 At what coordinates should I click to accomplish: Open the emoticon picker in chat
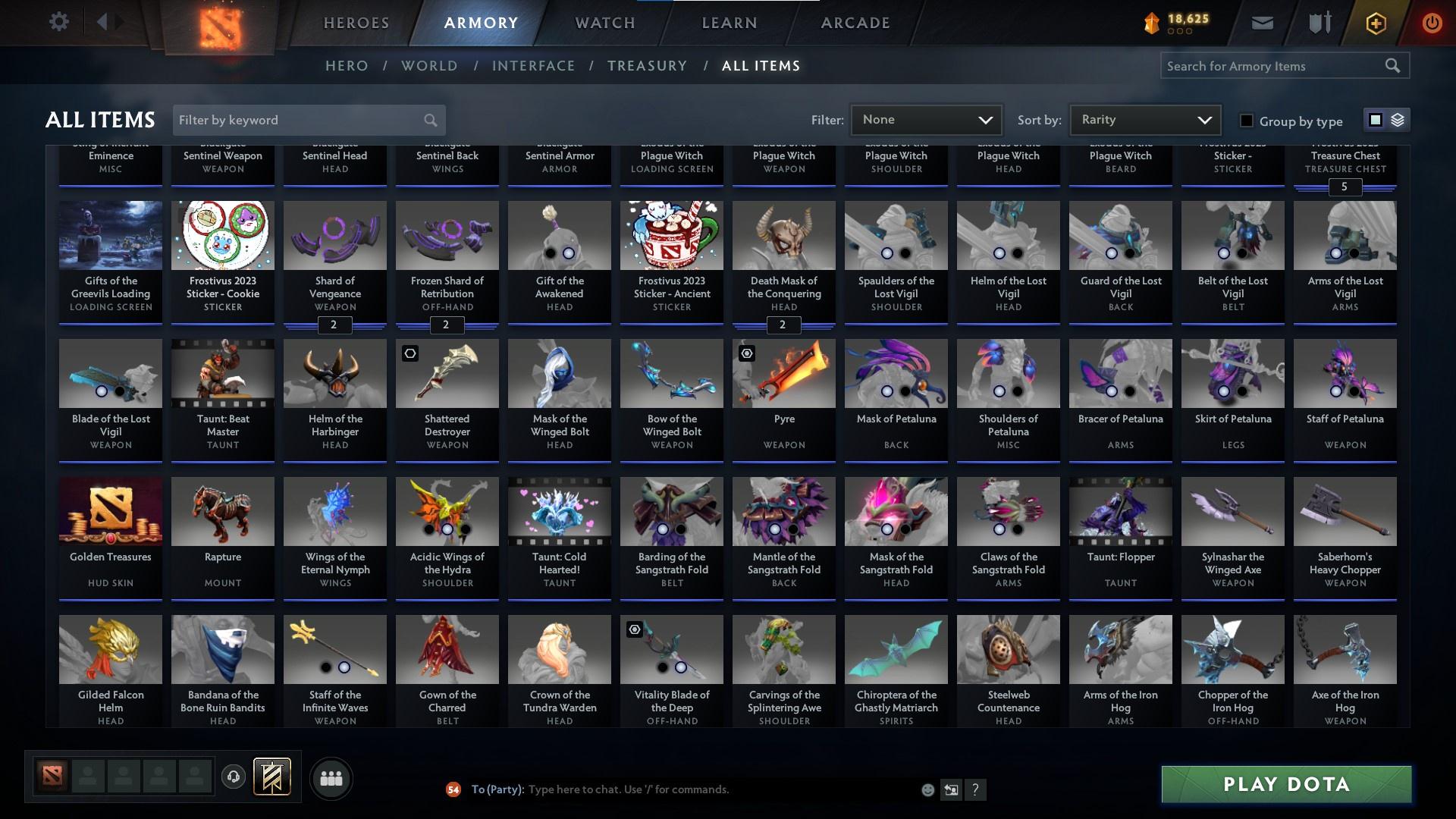(x=927, y=789)
